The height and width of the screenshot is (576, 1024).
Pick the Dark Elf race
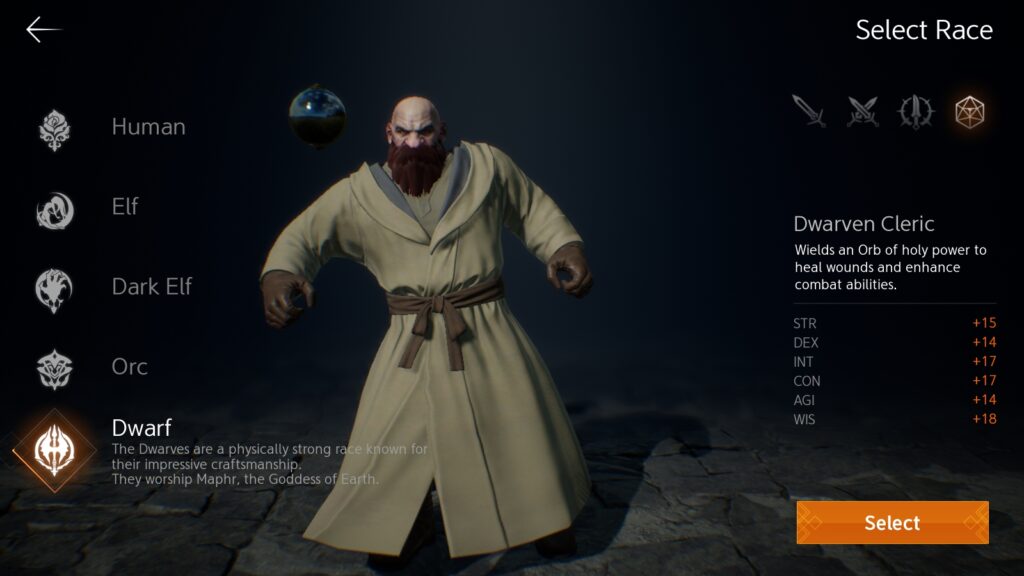151,287
